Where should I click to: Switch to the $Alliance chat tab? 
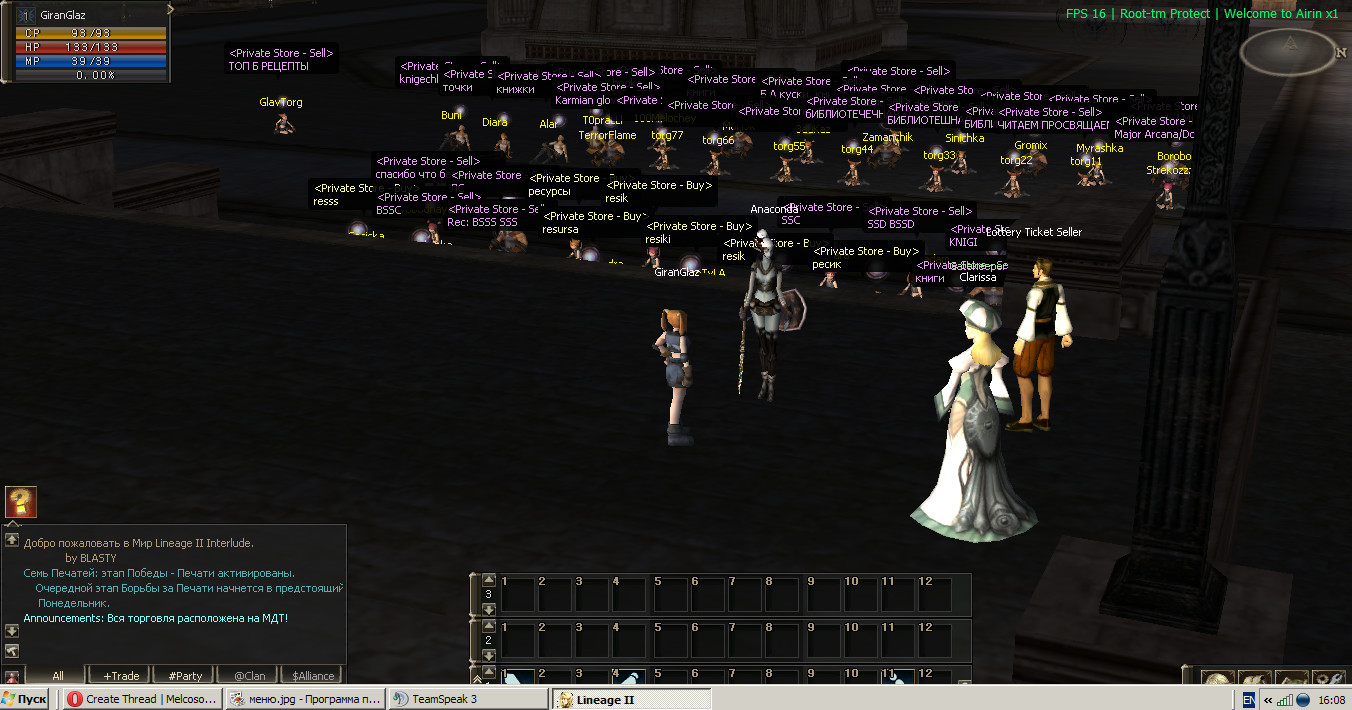coord(312,676)
